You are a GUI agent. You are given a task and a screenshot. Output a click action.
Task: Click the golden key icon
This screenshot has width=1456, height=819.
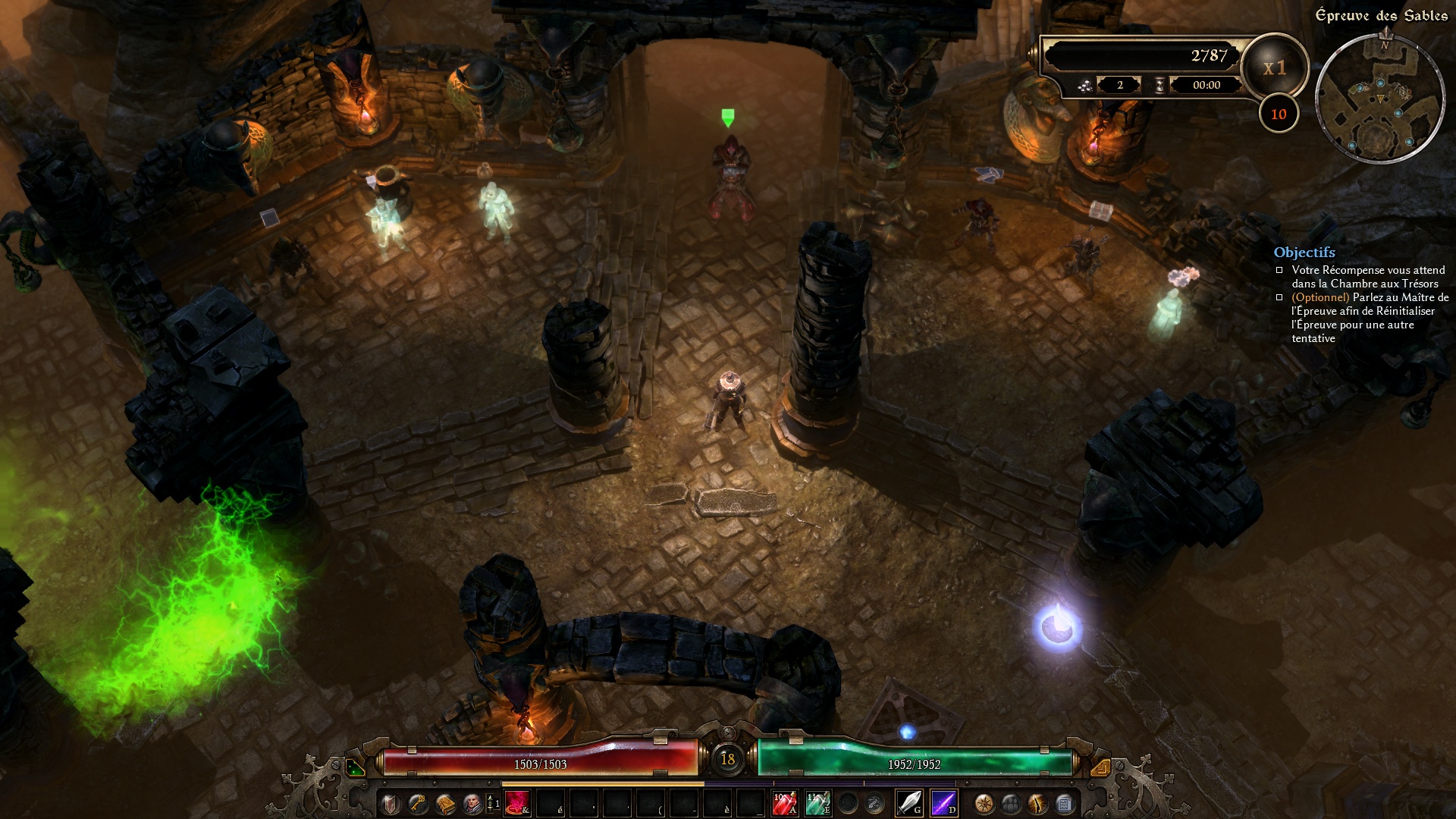pos(417,803)
